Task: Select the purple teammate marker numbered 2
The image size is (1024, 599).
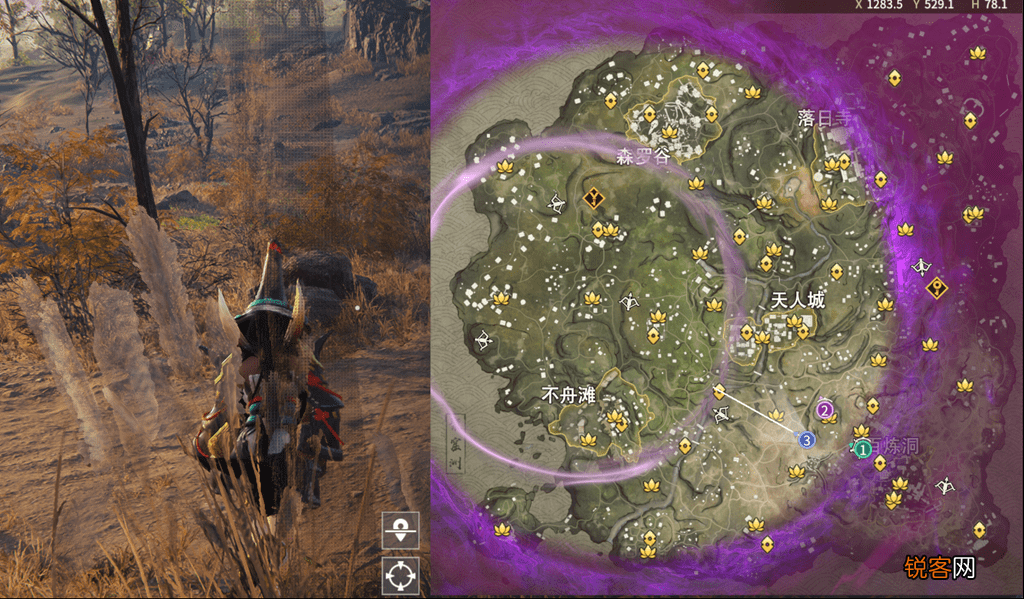Action: [x=825, y=409]
